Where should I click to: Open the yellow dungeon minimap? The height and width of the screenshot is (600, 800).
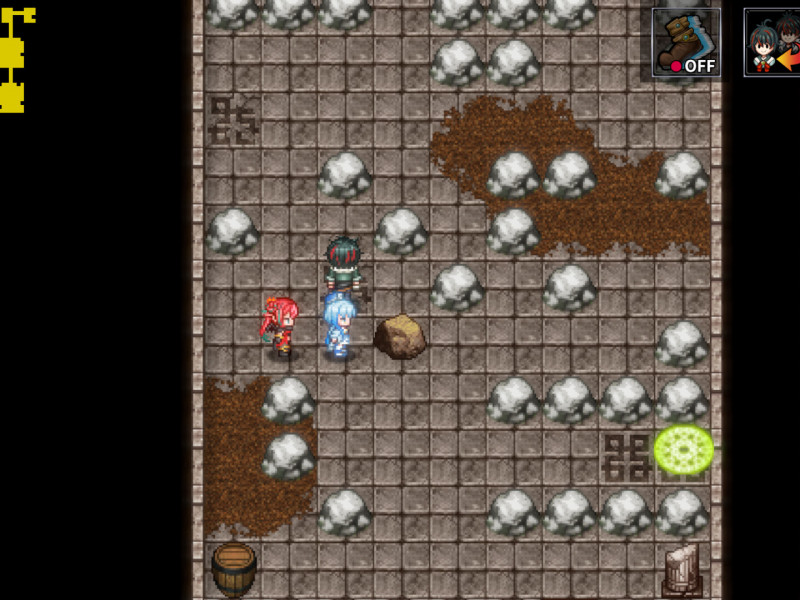pos(14,60)
